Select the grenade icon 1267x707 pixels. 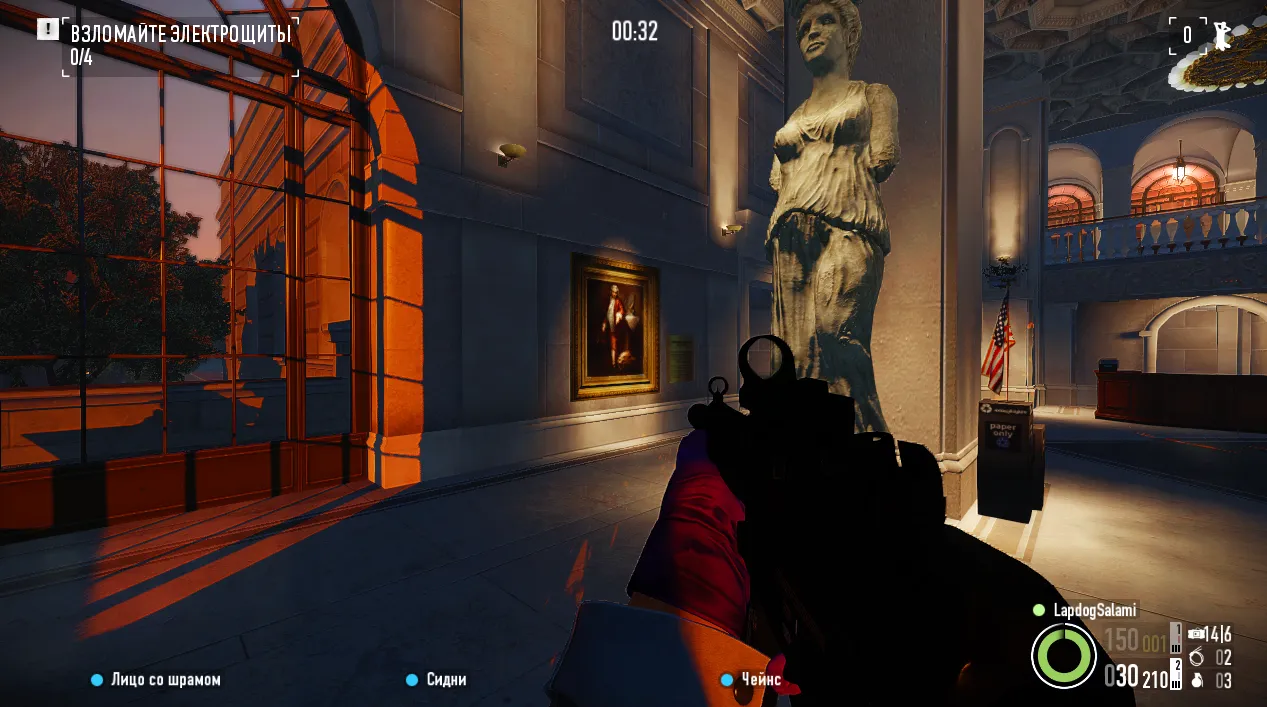[x=1197, y=681]
